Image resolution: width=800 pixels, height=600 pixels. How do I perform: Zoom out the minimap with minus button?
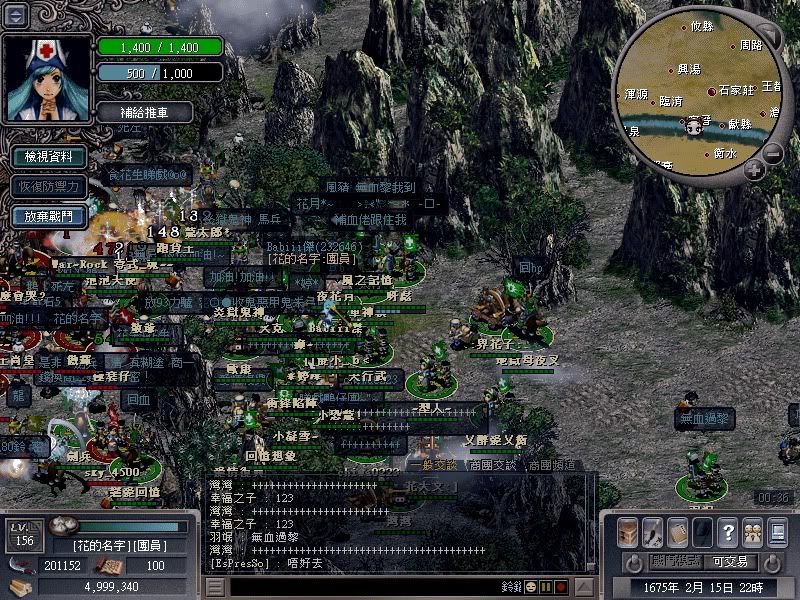[773, 153]
